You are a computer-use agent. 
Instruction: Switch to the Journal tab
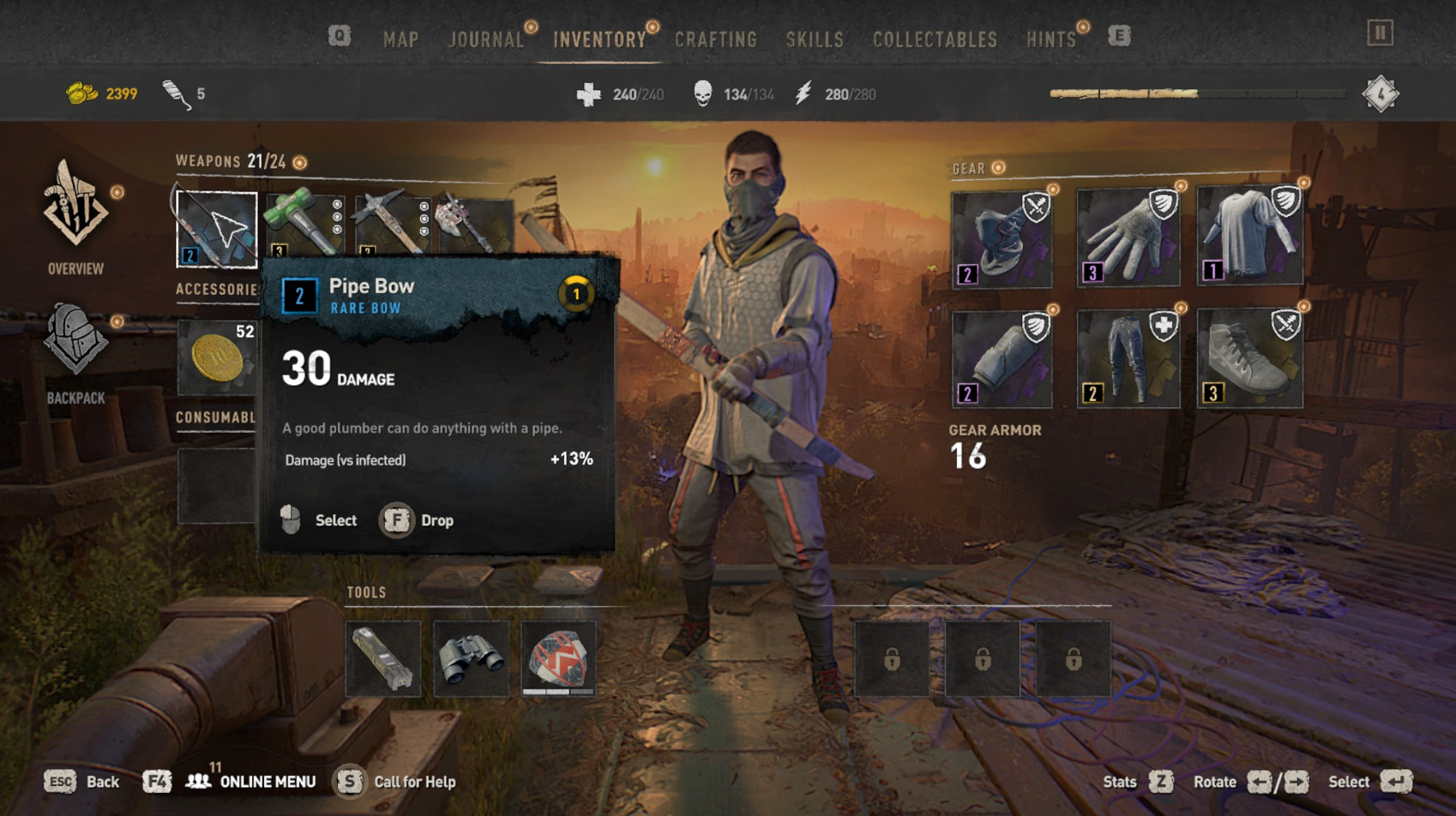pyautogui.click(x=486, y=39)
